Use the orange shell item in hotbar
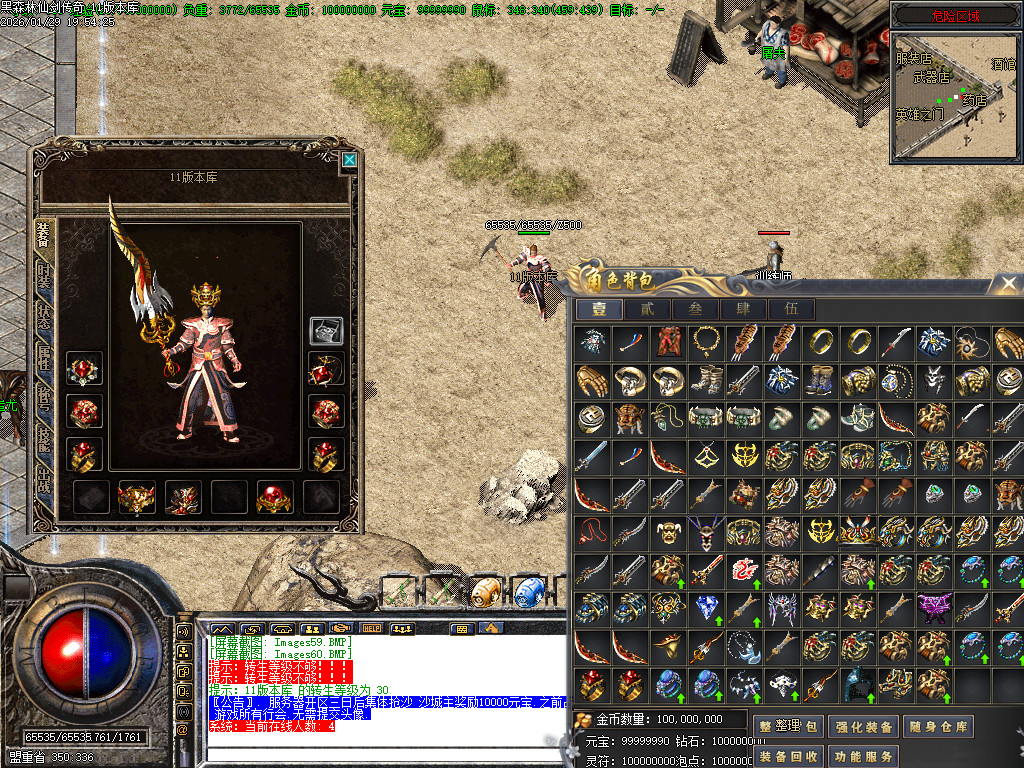Image resolution: width=1024 pixels, height=768 pixels. coord(485,591)
